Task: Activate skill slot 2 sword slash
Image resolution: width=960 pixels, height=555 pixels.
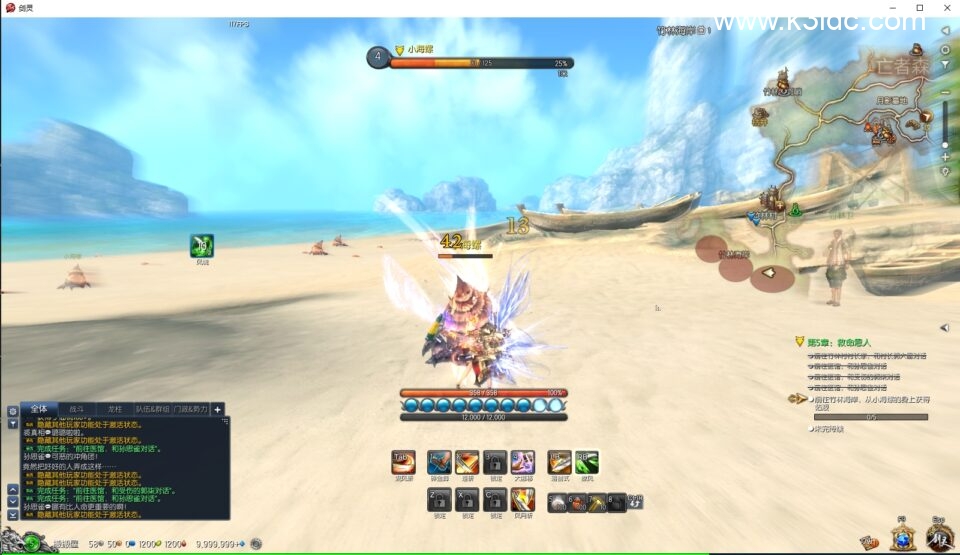Action: pyautogui.click(x=466, y=462)
